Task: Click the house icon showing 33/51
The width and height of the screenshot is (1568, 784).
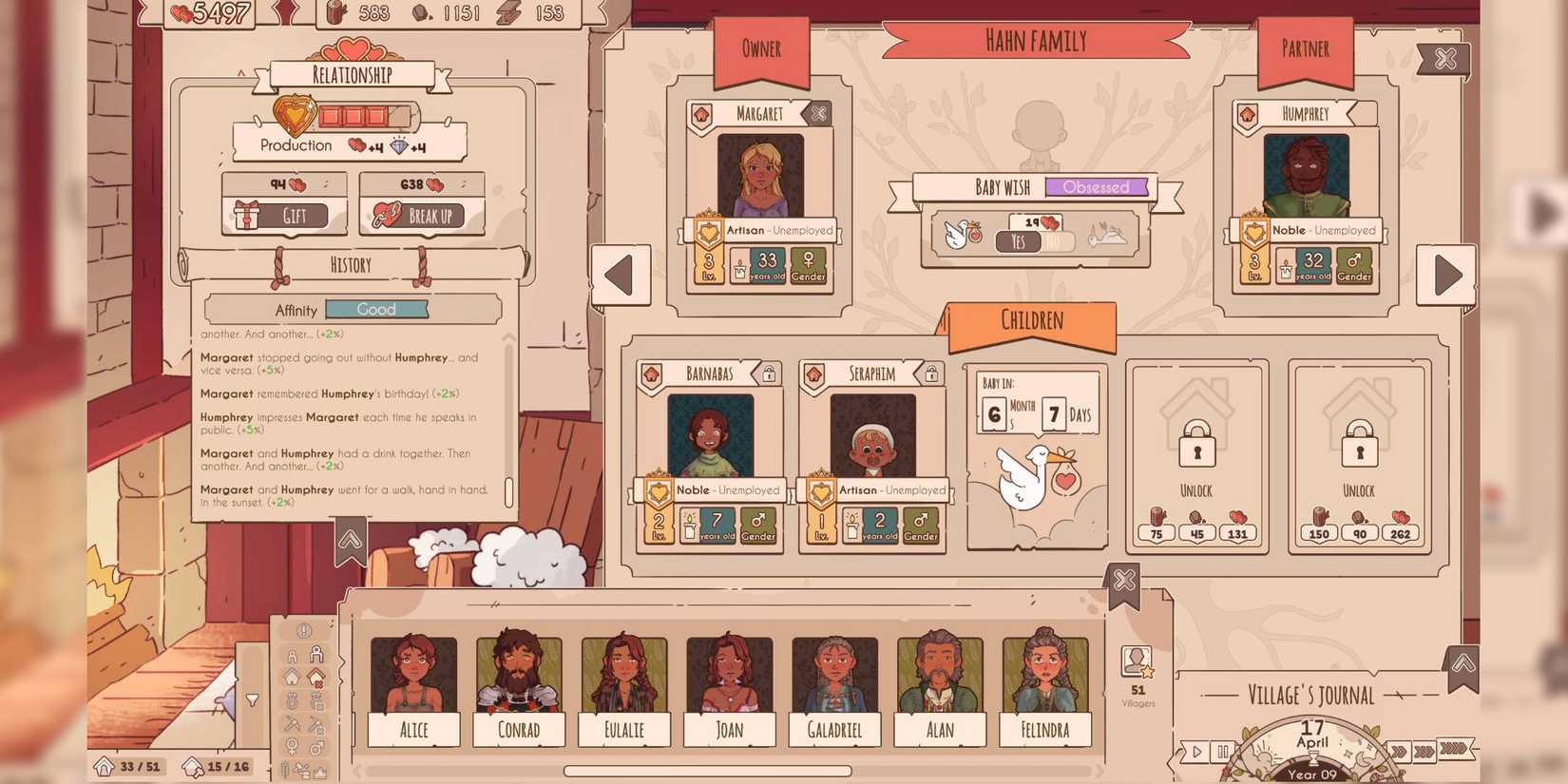Action: pos(105,763)
